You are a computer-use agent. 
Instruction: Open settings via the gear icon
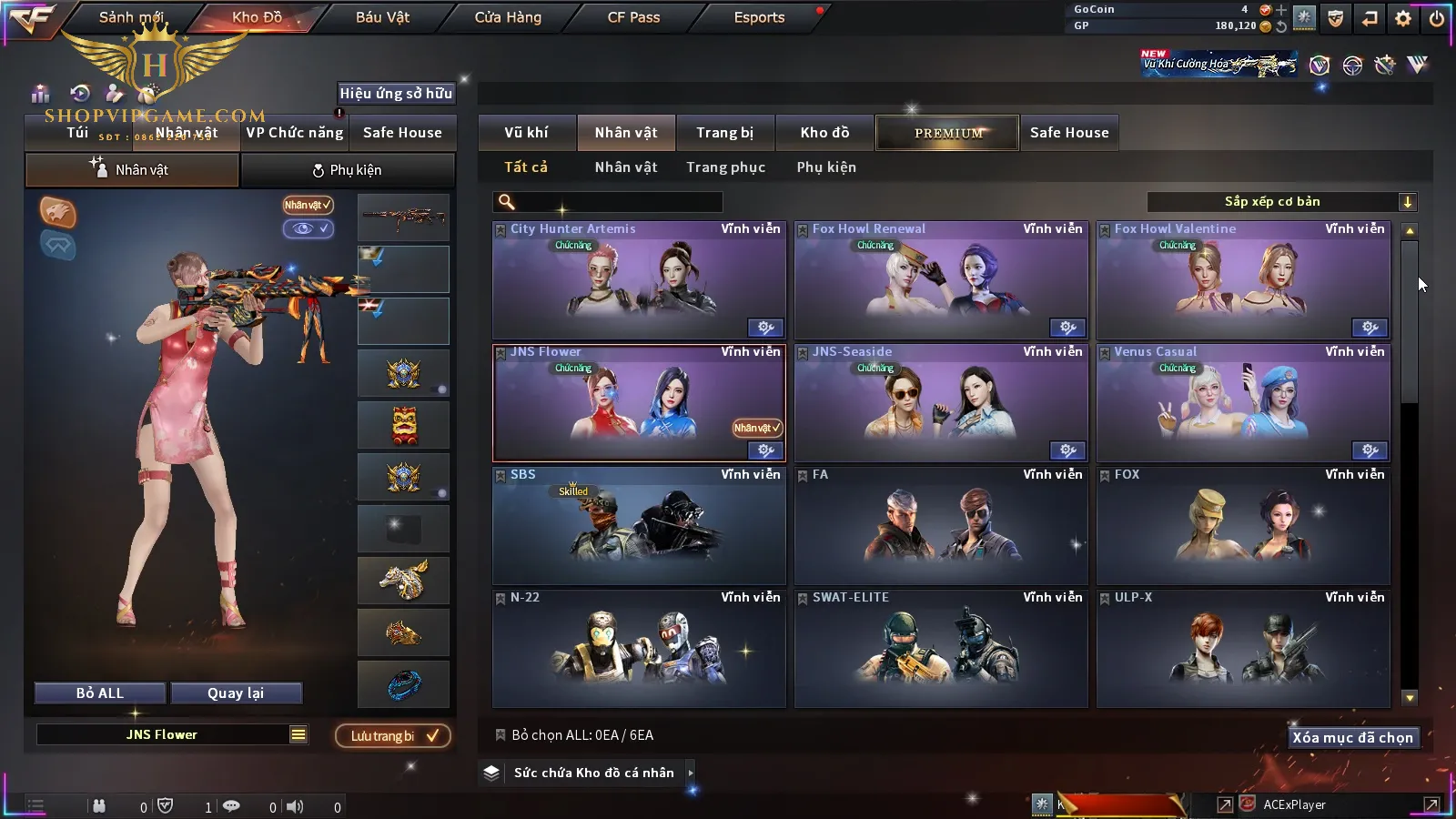[1402, 18]
